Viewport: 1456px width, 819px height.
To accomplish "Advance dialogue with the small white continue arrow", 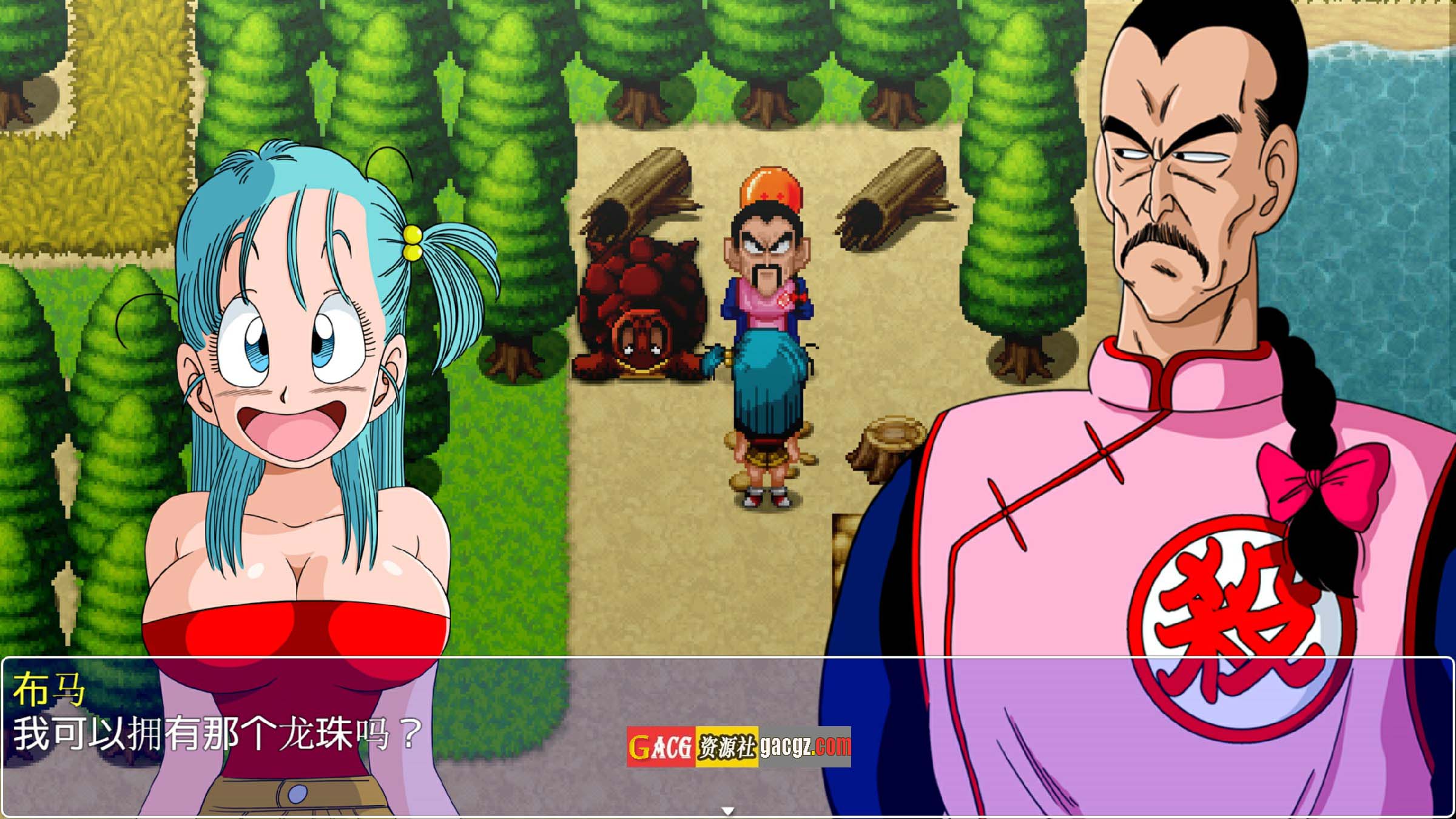I will (728, 811).
